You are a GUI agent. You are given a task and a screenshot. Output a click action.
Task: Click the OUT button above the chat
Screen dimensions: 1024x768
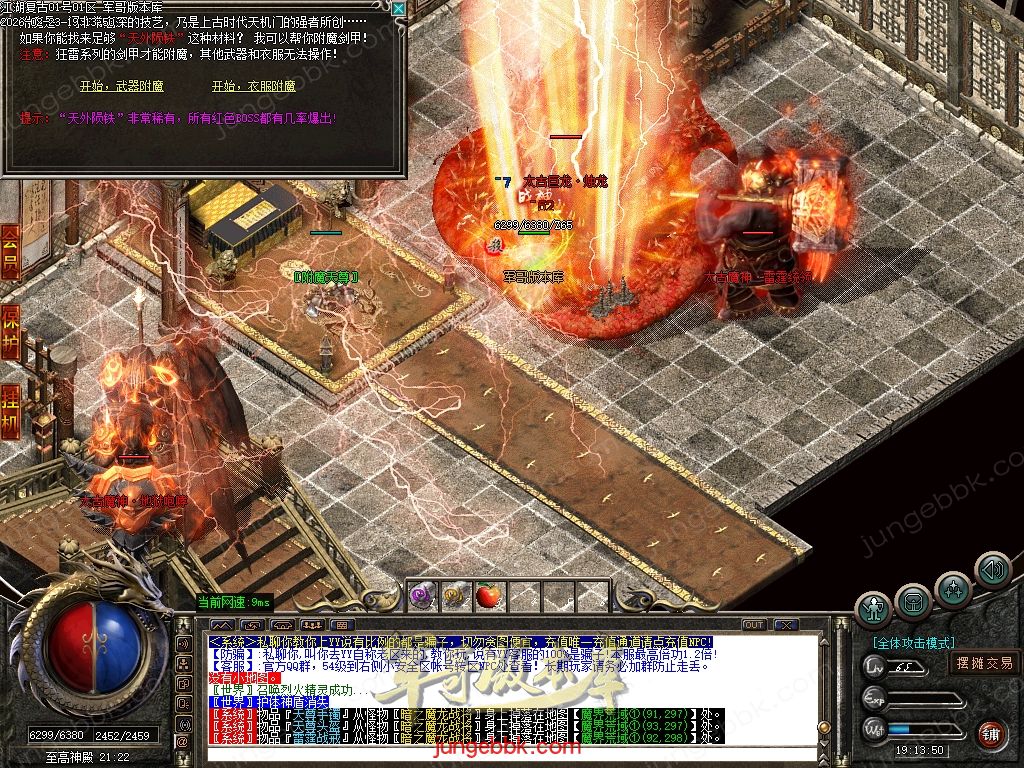tap(754, 625)
